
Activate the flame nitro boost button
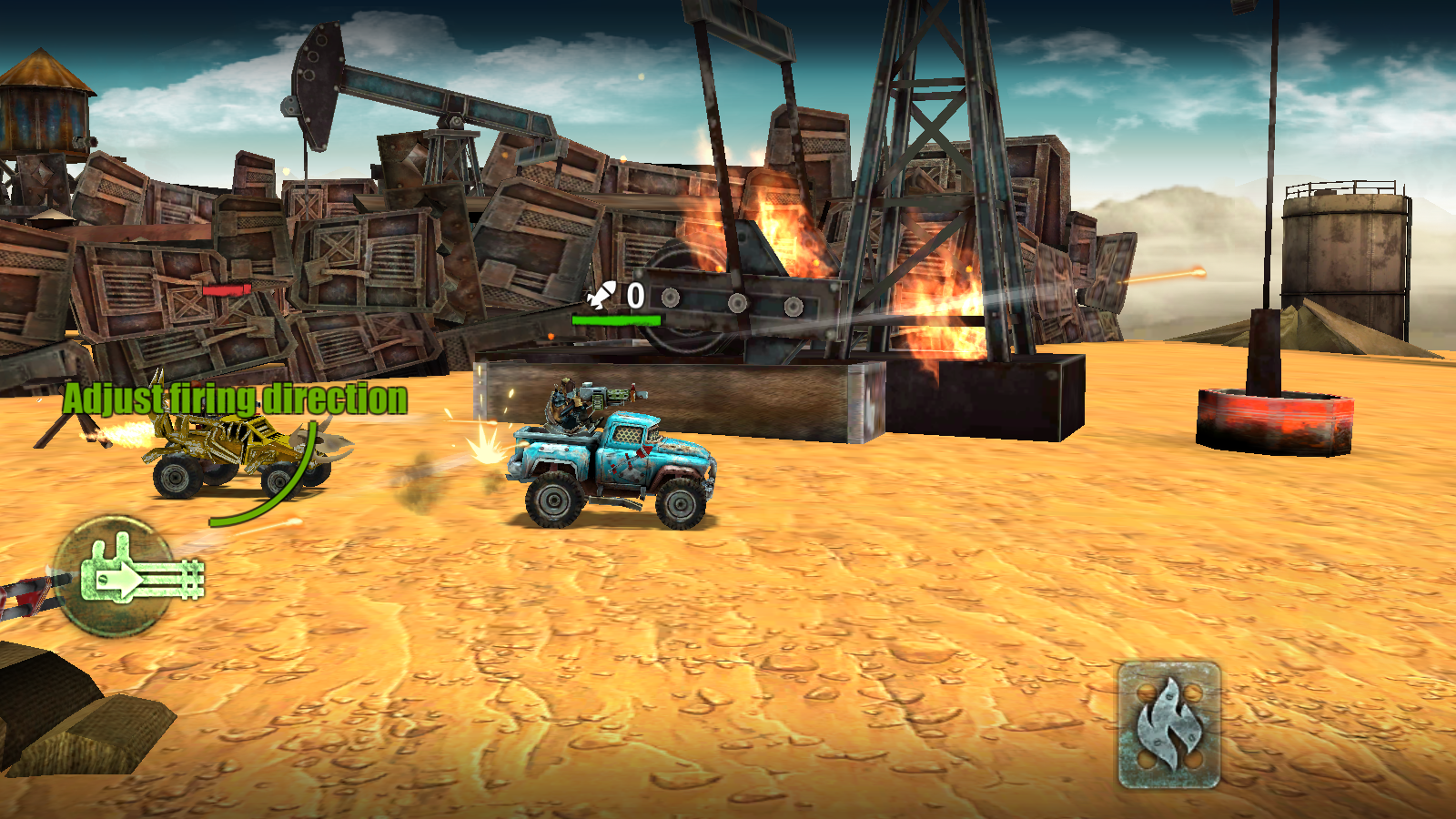[x=1168, y=724]
